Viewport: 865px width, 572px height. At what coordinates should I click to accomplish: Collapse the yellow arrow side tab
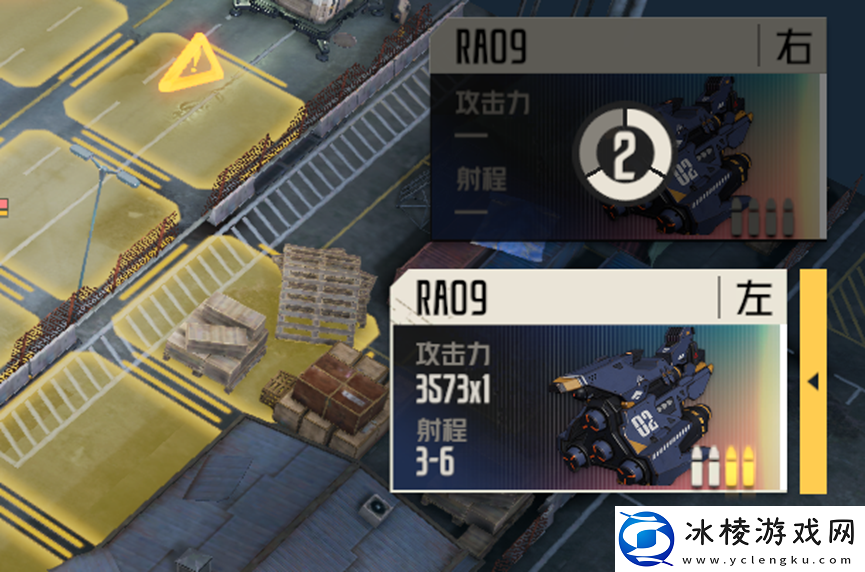813,381
